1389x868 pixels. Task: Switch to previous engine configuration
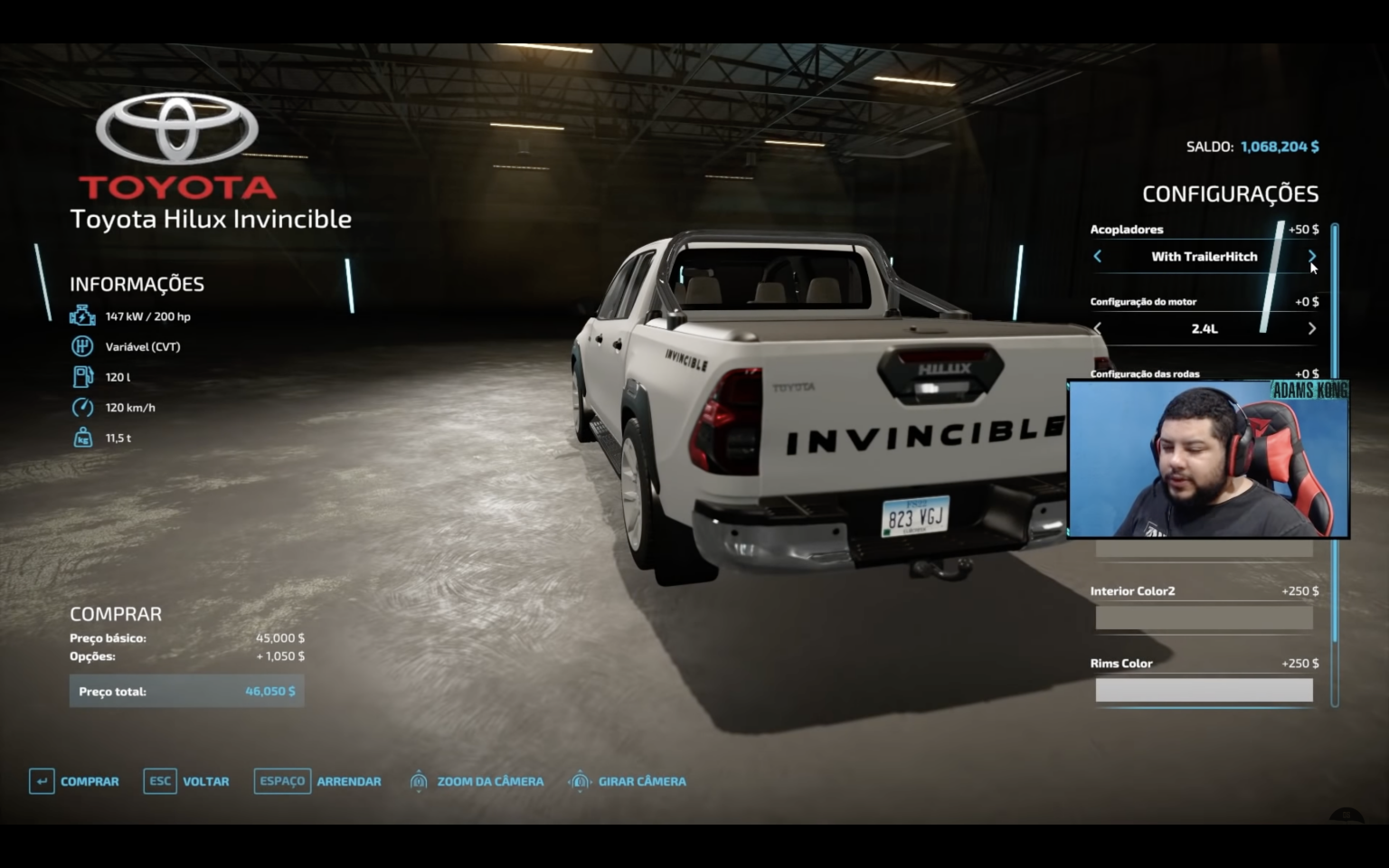click(1098, 329)
